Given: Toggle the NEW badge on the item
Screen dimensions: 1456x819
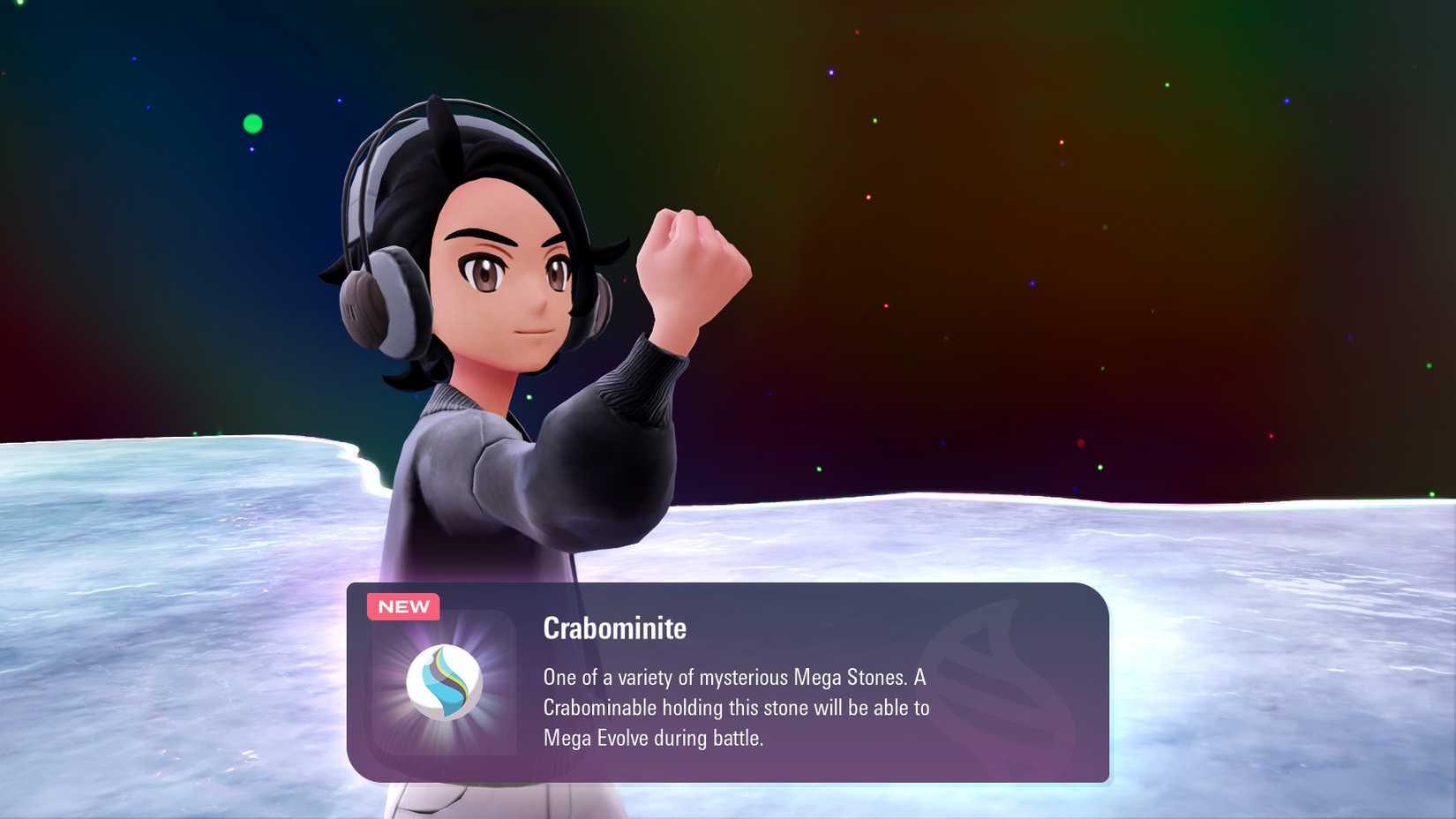Looking at the screenshot, I should pyautogui.click(x=403, y=606).
